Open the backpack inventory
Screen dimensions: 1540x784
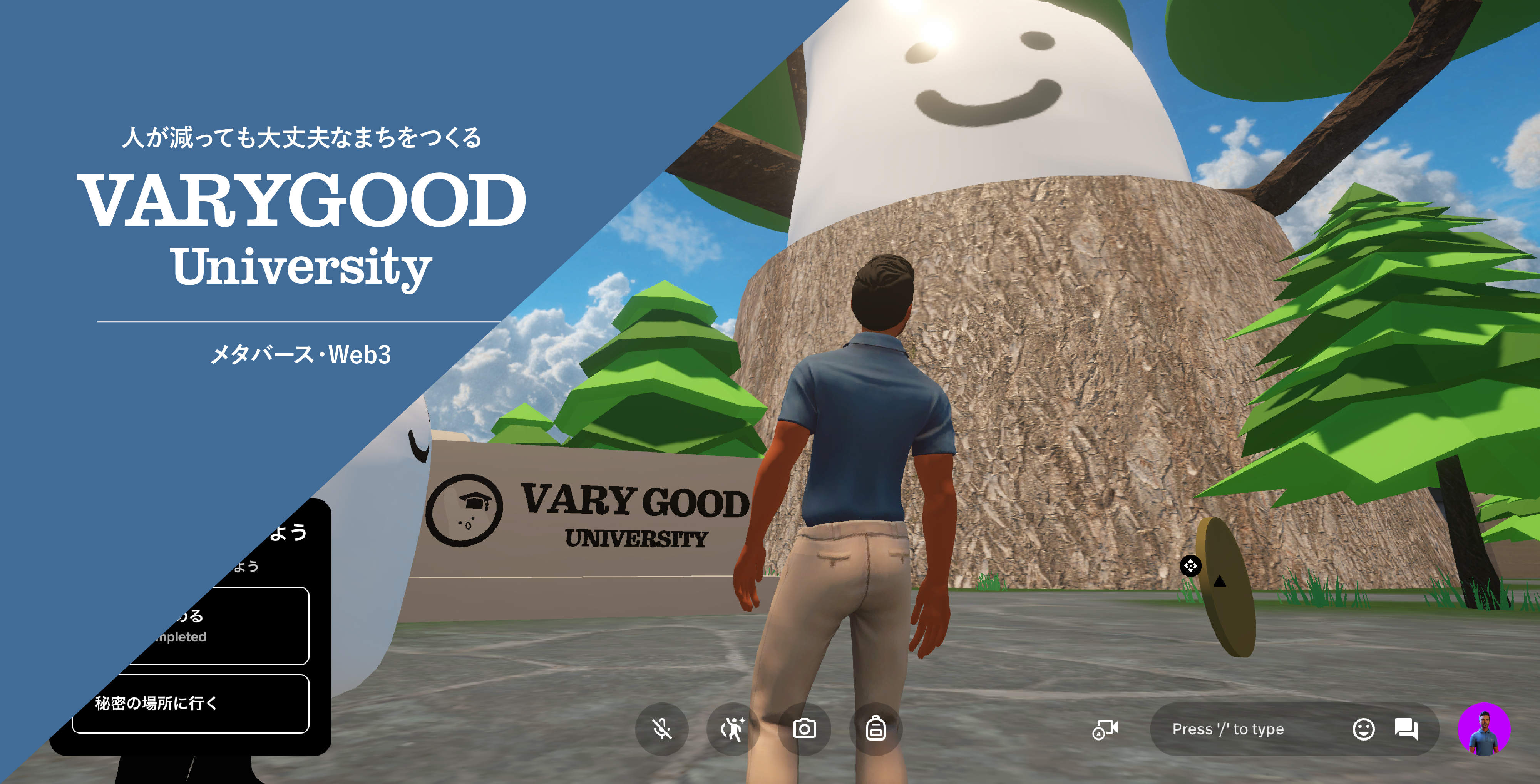(x=876, y=729)
